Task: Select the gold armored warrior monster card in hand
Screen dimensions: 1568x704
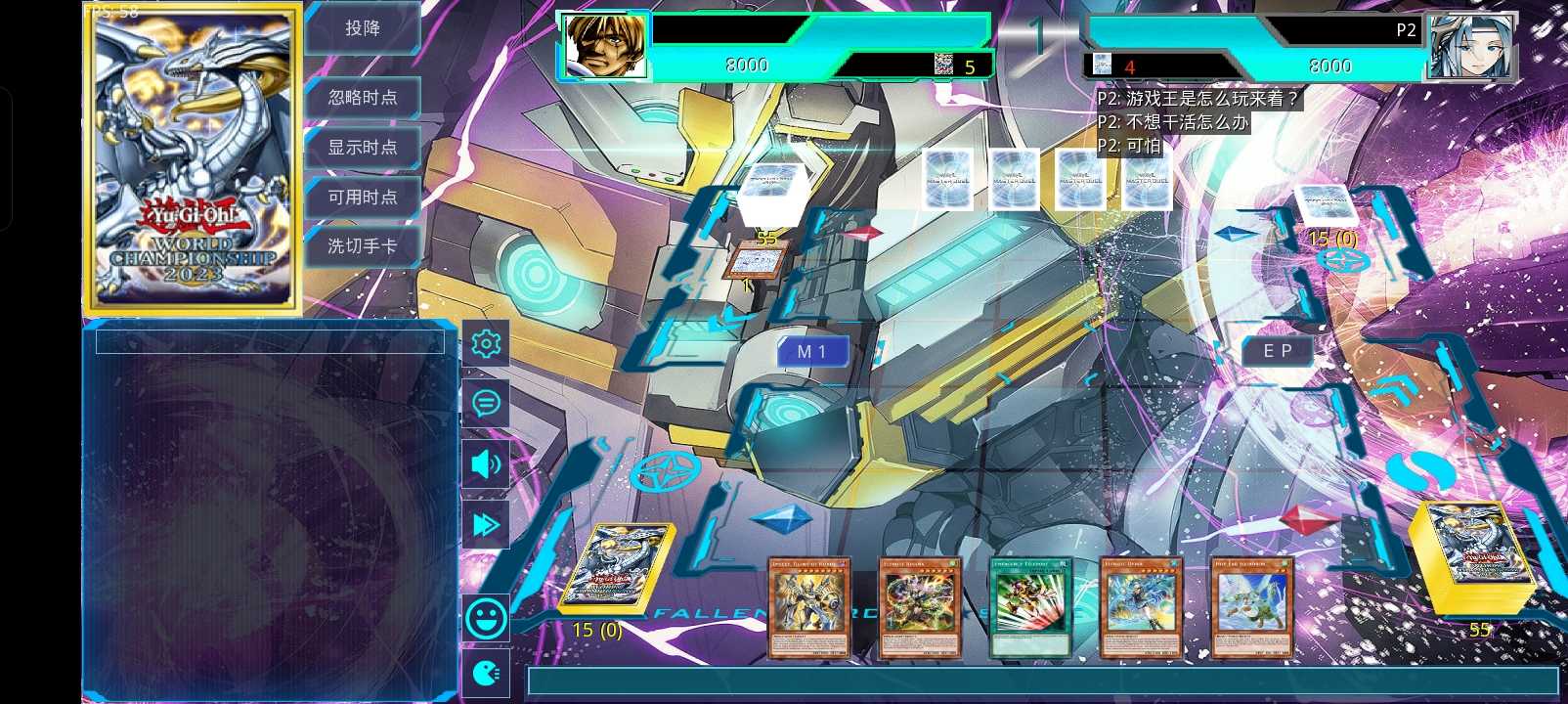Action: pyautogui.click(x=808, y=607)
